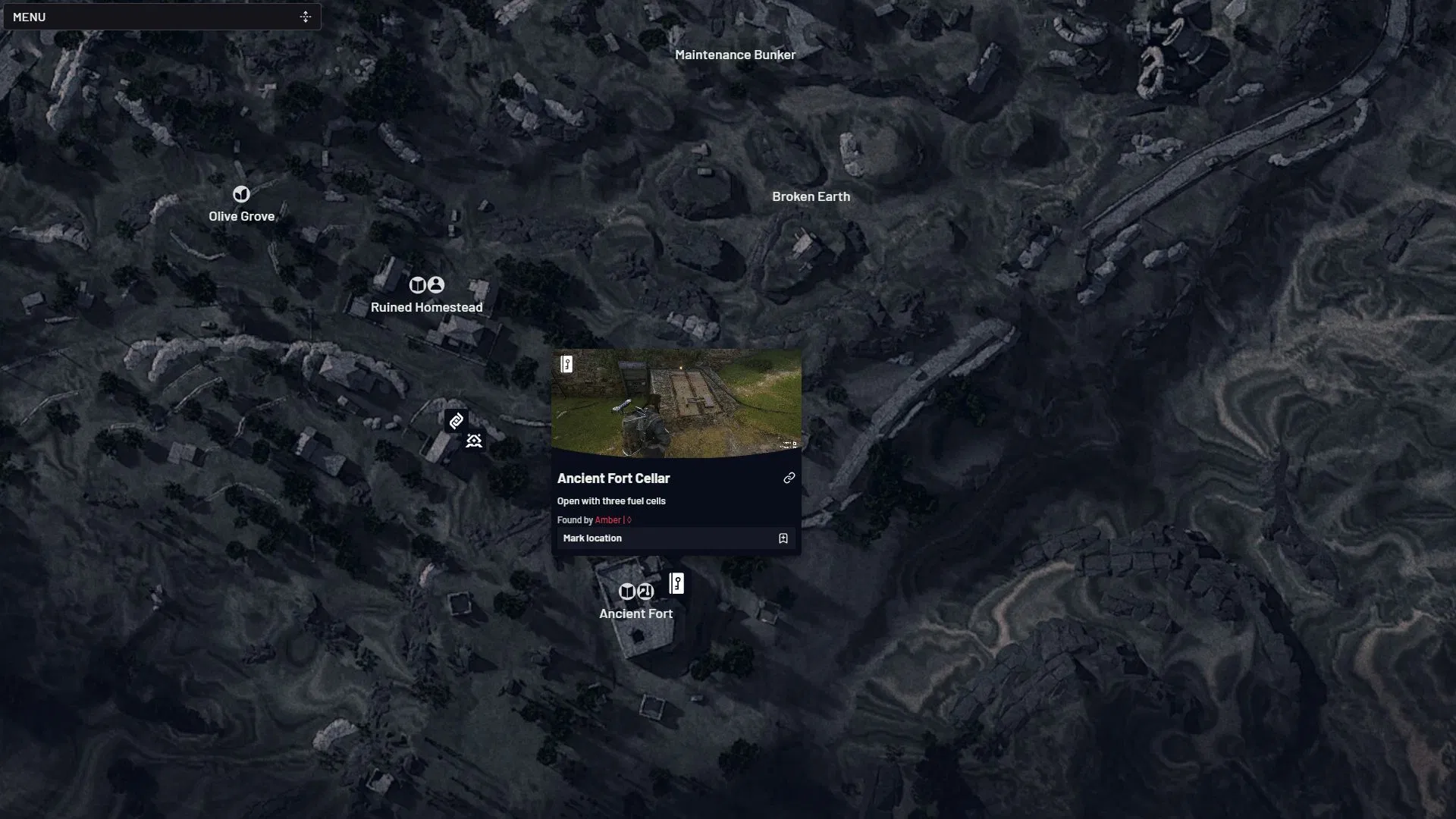The height and width of the screenshot is (819, 1456).
Task: View the Ancient Fort Cellar screenshot thumbnail
Action: tap(676, 403)
